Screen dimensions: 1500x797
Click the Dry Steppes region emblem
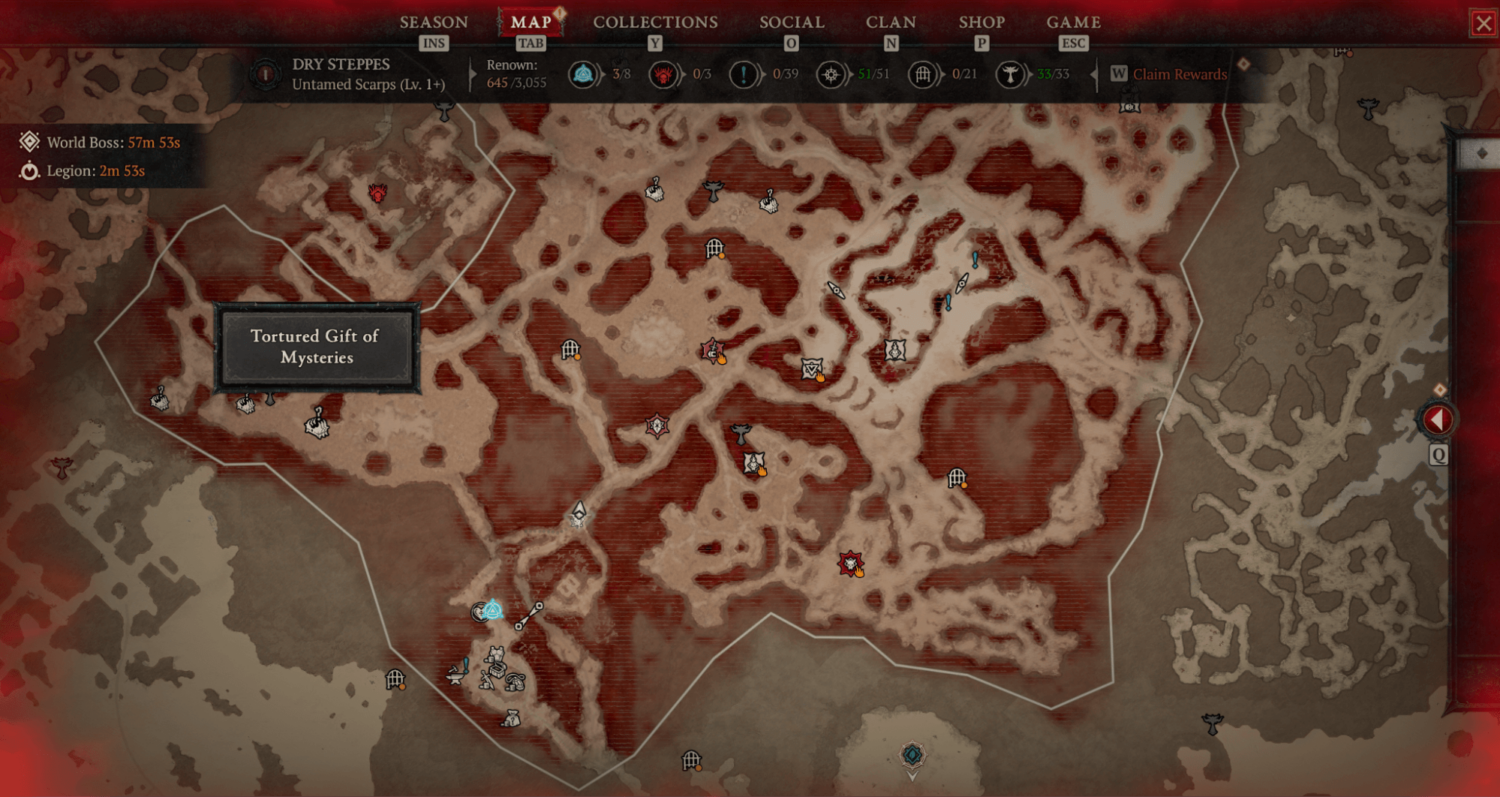click(265, 74)
